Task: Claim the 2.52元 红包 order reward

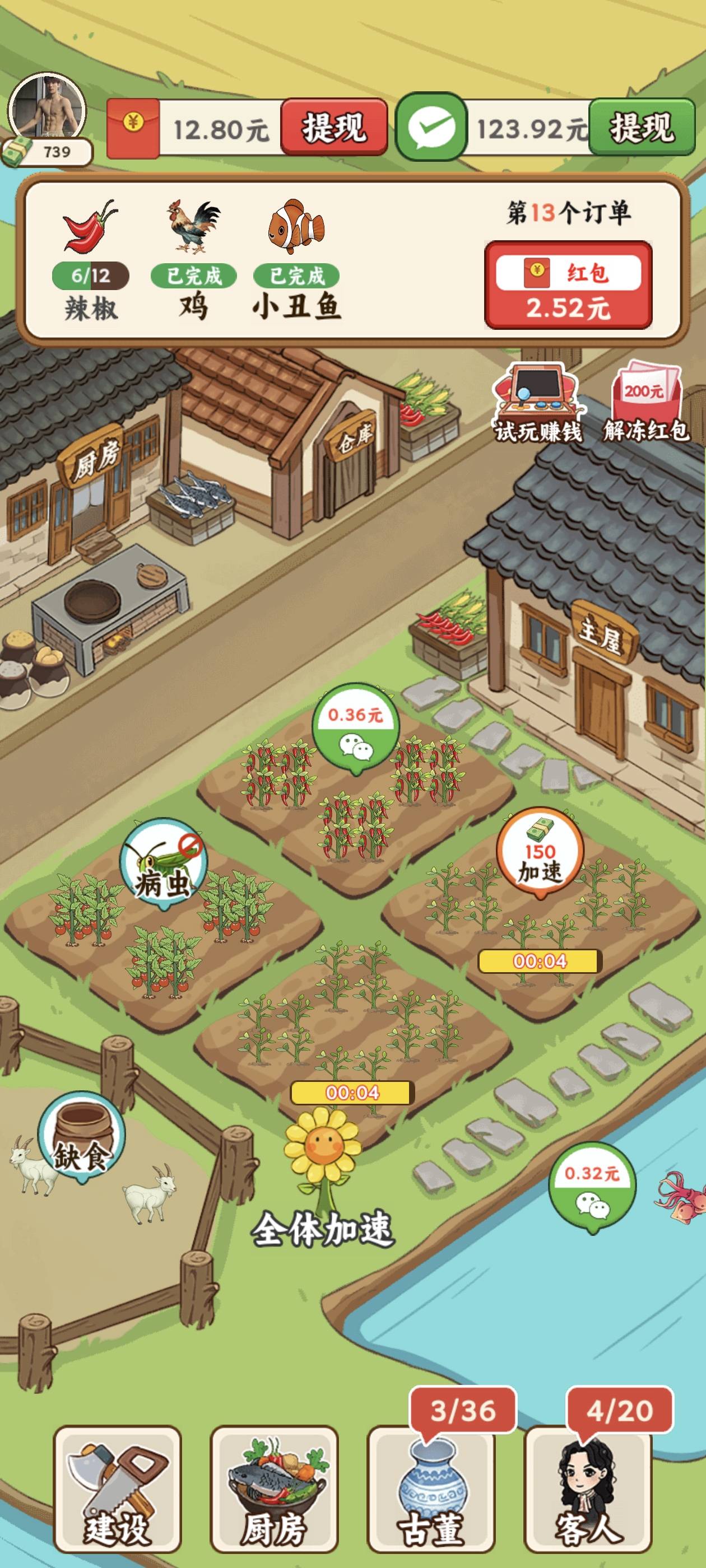Action: tap(568, 285)
